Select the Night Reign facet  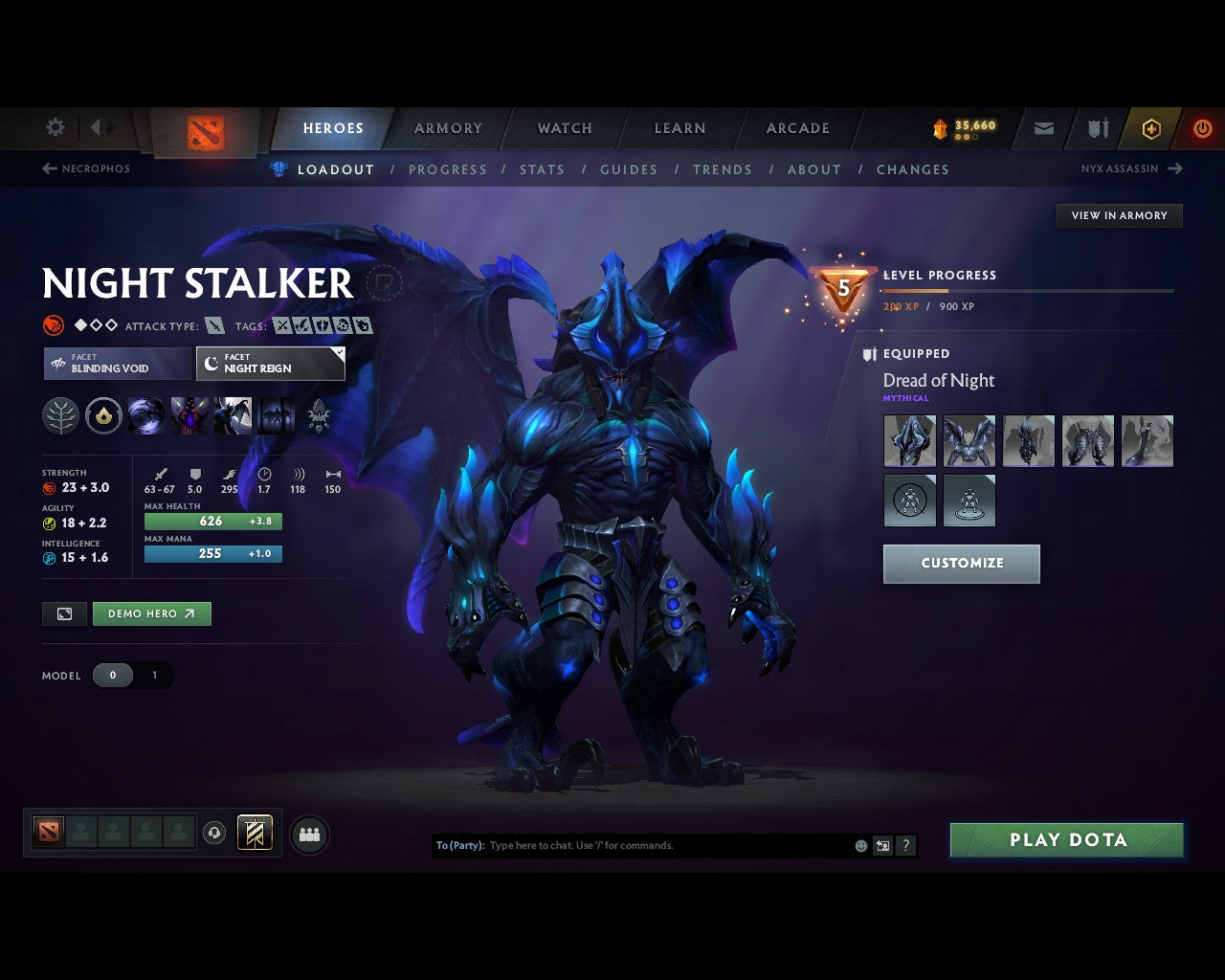(x=271, y=364)
